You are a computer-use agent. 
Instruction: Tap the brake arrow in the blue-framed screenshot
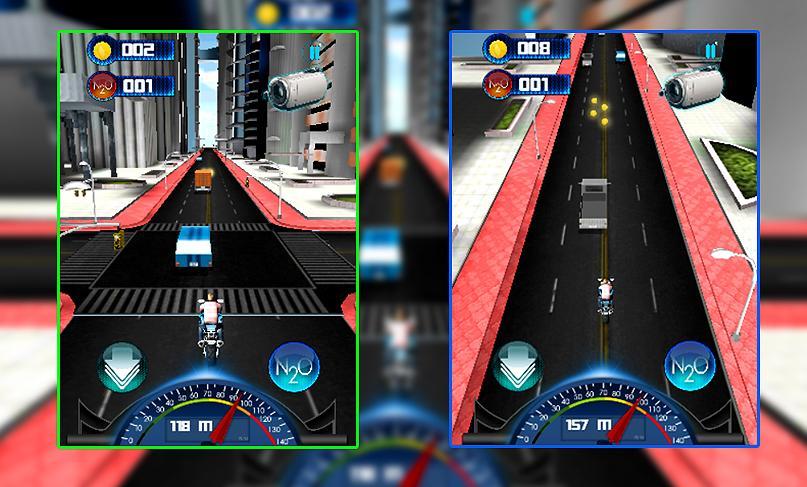pos(518,368)
